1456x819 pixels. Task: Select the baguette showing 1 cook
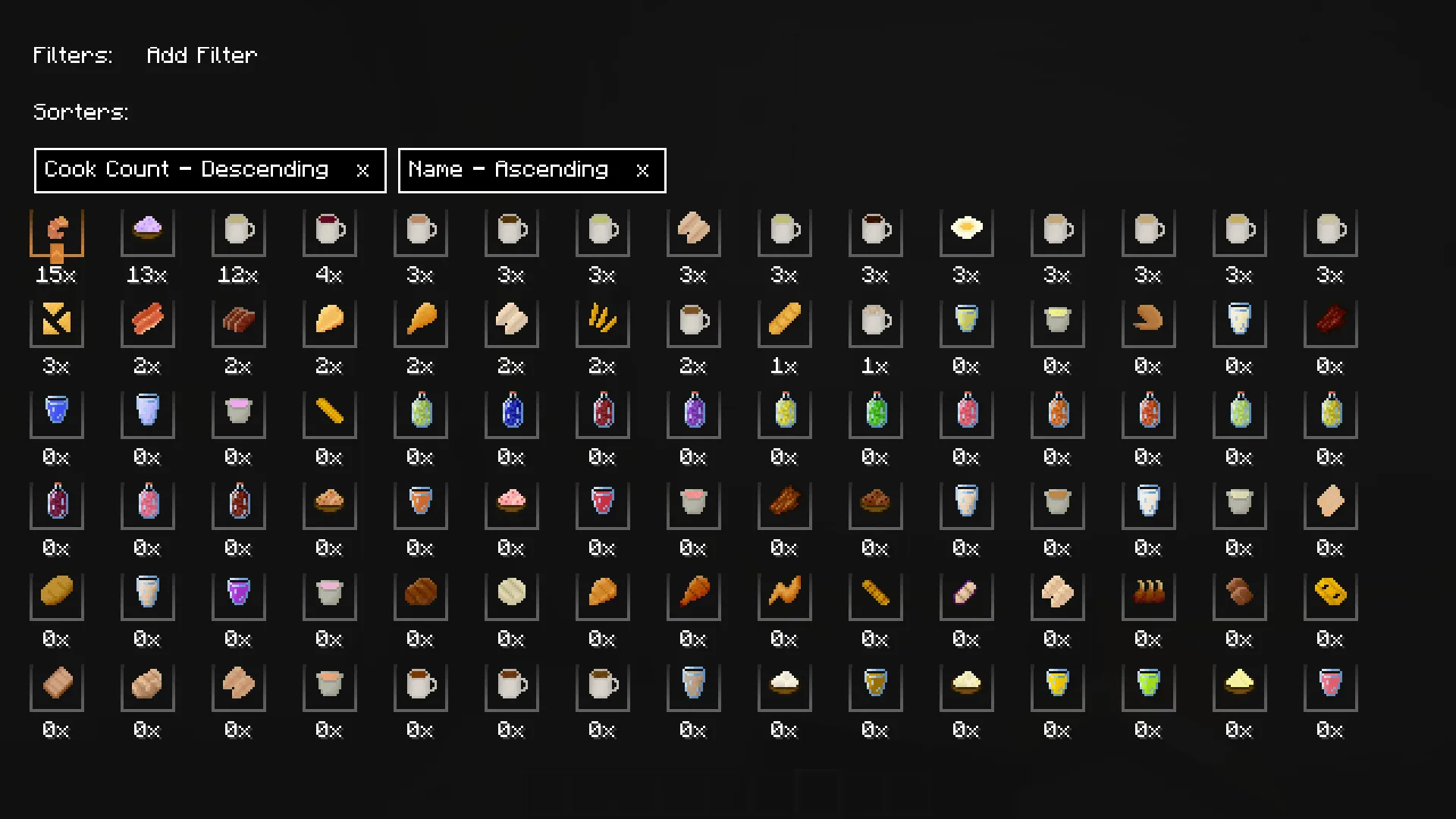784,322
